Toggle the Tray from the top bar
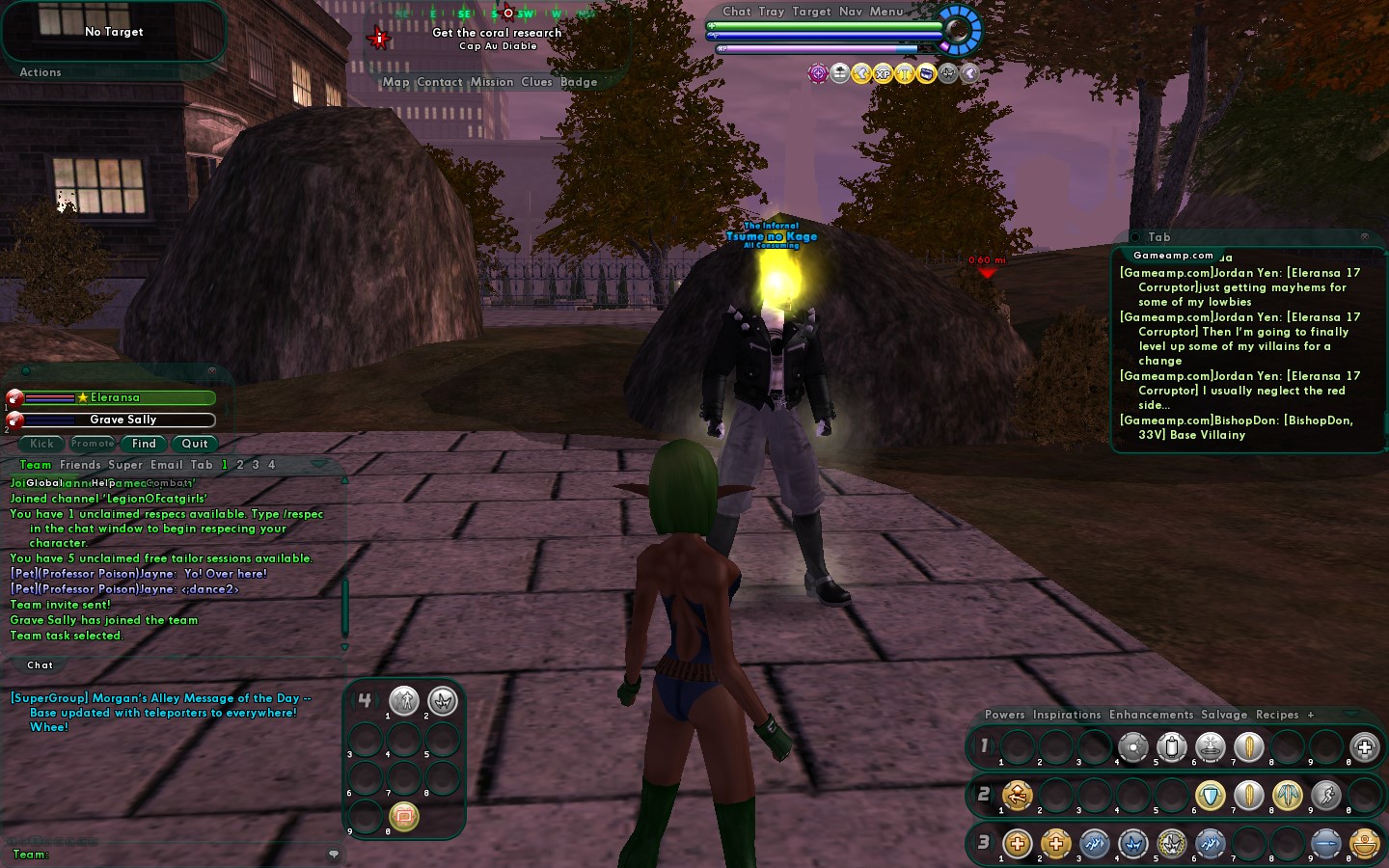The image size is (1389, 868). 772,12
